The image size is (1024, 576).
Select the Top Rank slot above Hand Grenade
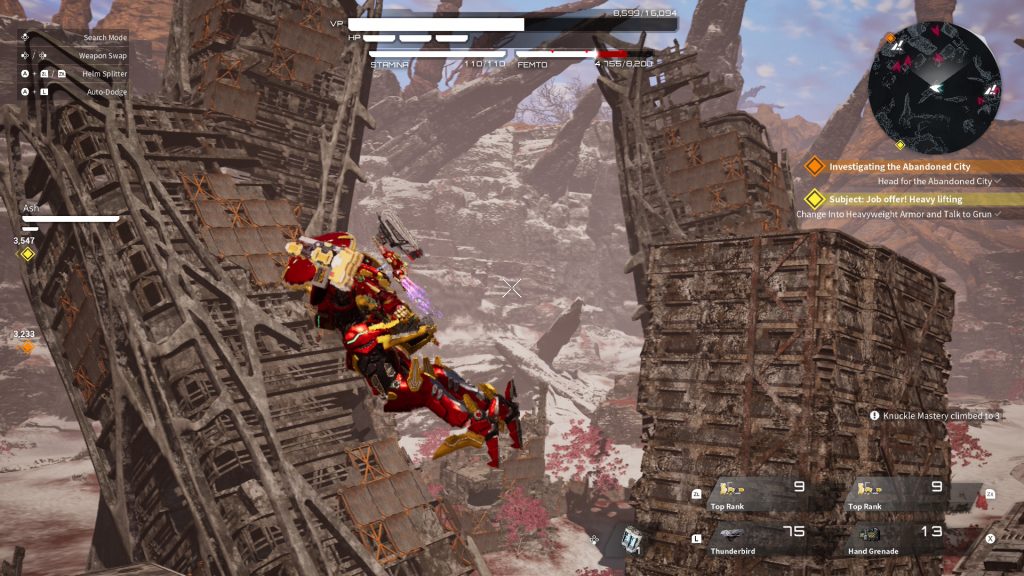click(x=898, y=493)
